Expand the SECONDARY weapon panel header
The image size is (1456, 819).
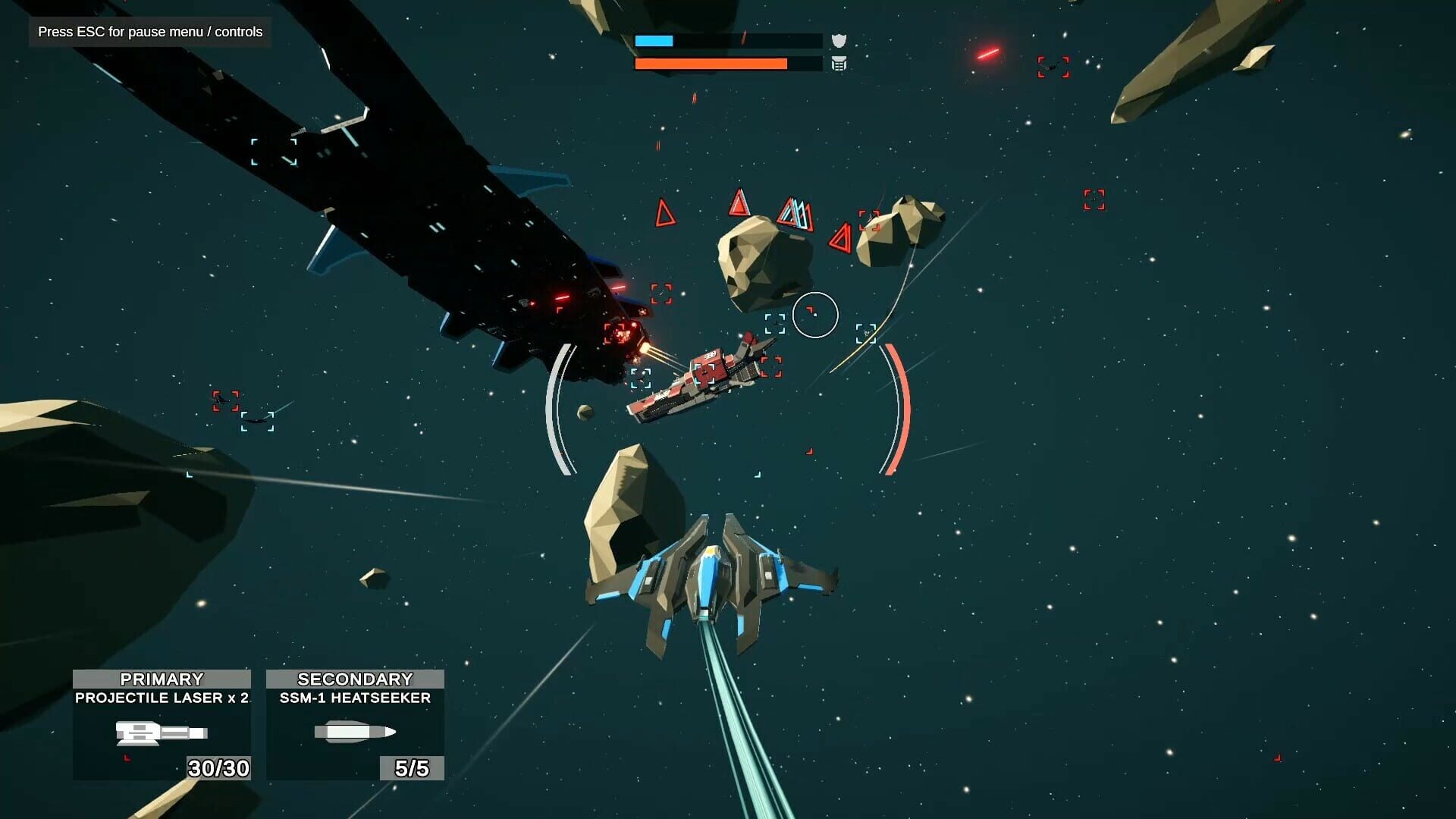click(x=353, y=681)
